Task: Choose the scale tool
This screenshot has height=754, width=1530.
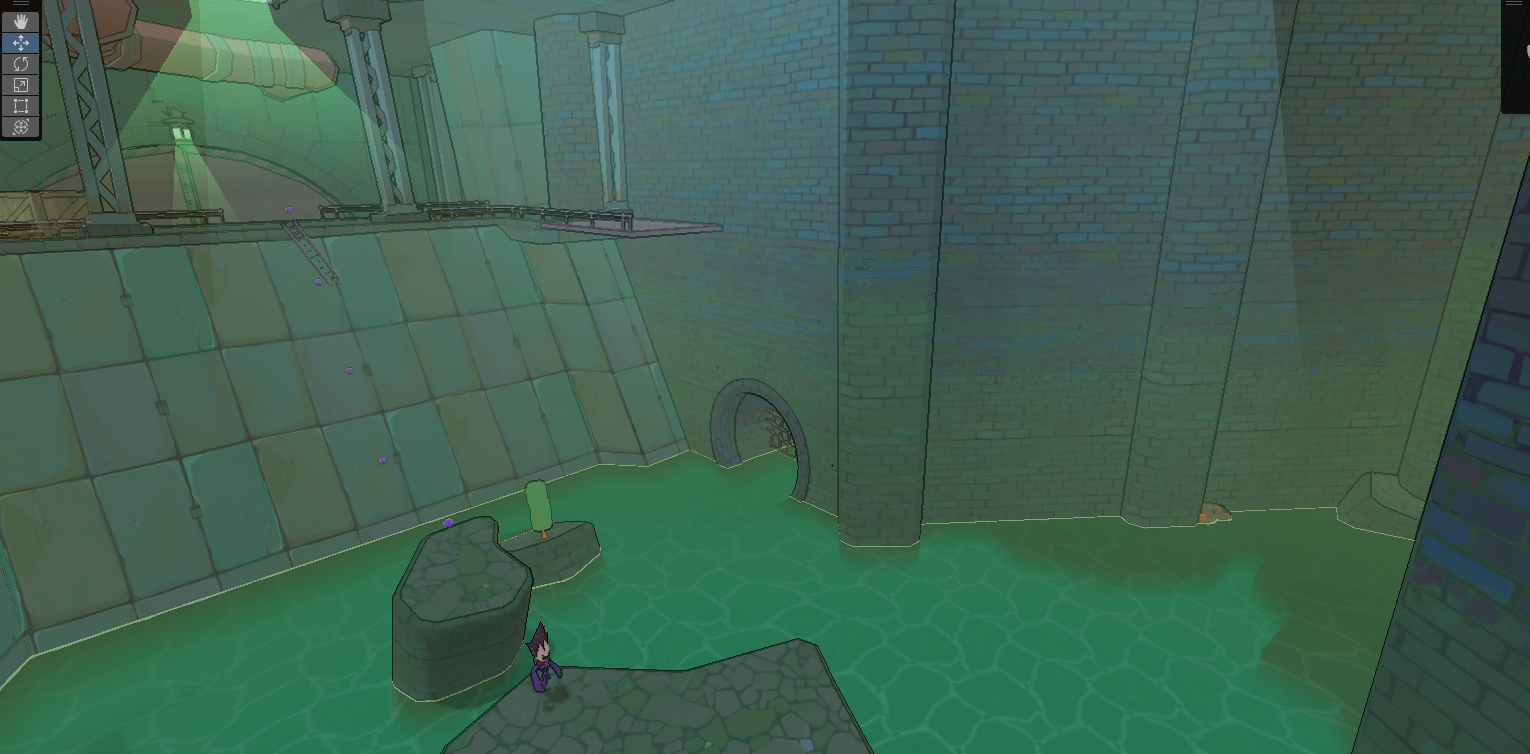Action: [x=20, y=85]
